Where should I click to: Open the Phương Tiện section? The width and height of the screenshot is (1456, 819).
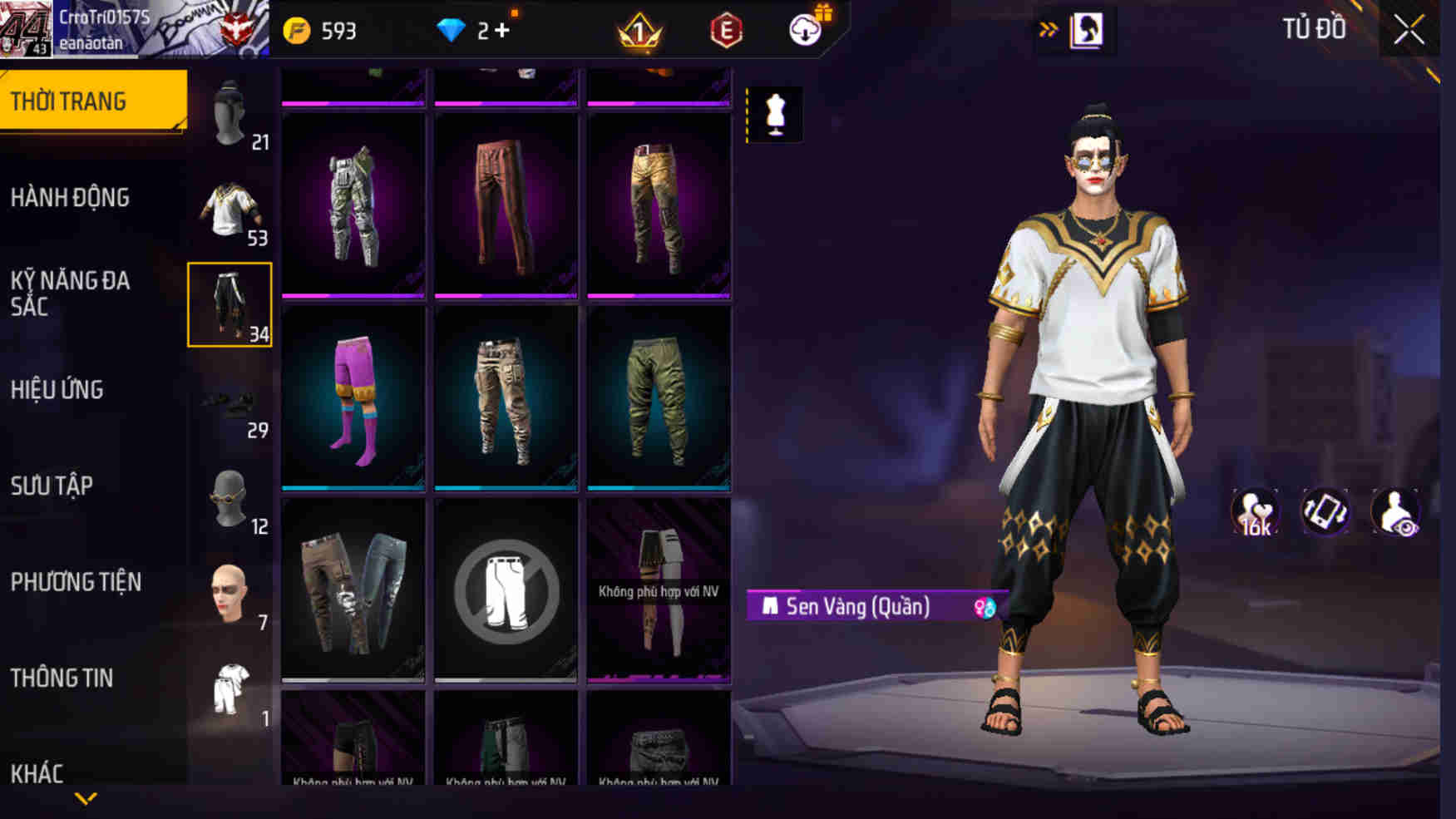coord(76,582)
